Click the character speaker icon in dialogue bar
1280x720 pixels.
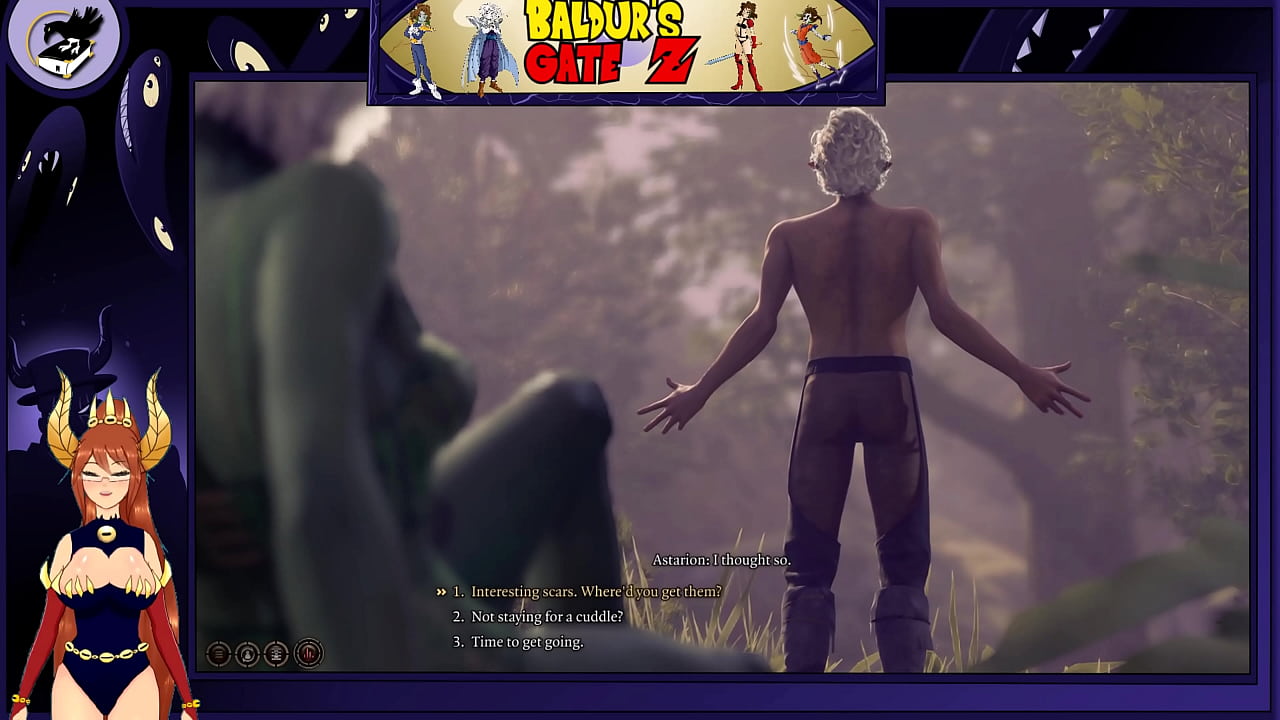247,653
